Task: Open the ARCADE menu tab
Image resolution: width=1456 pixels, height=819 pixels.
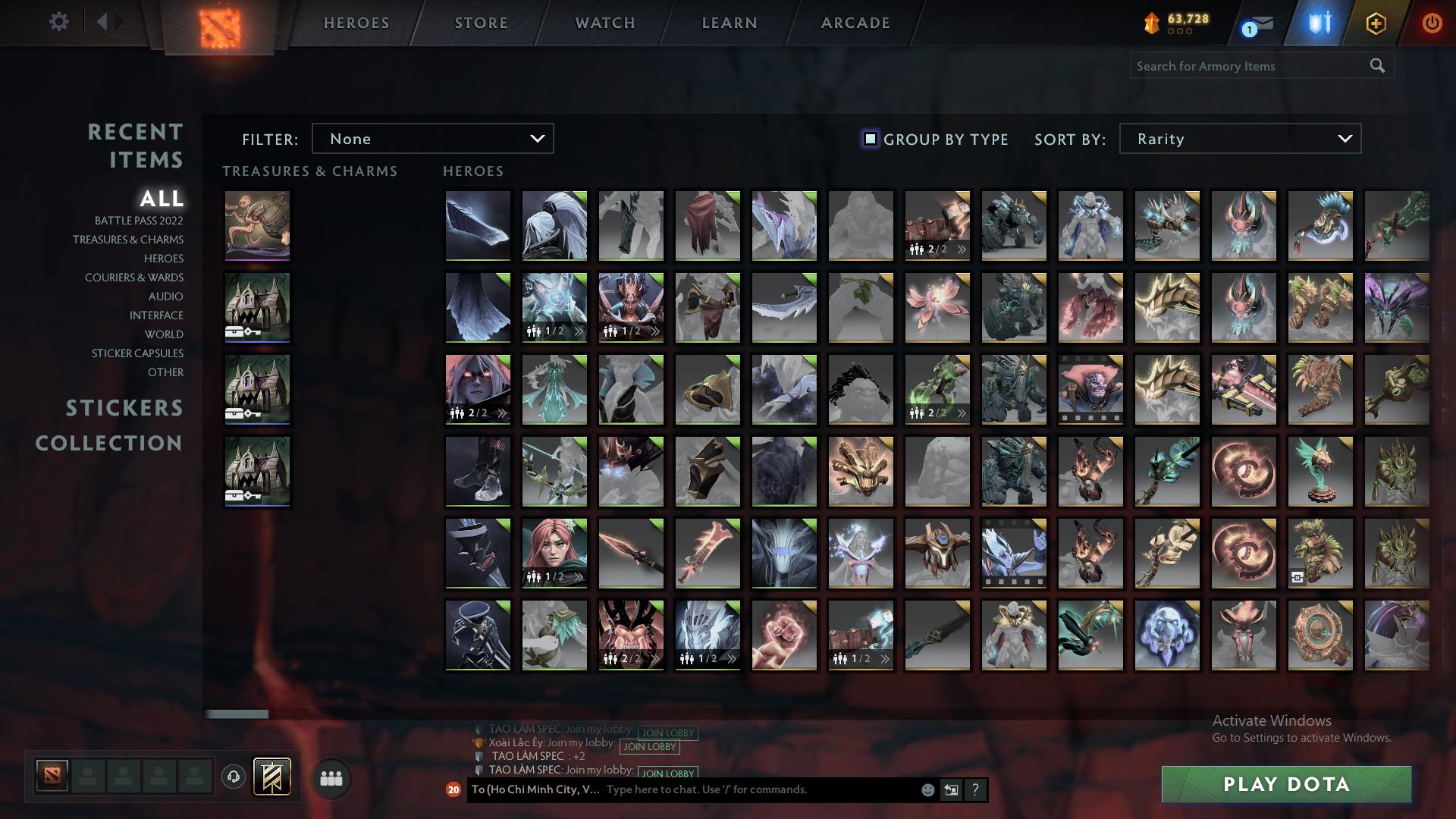Action: pyautogui.click(x=855, y=22)
